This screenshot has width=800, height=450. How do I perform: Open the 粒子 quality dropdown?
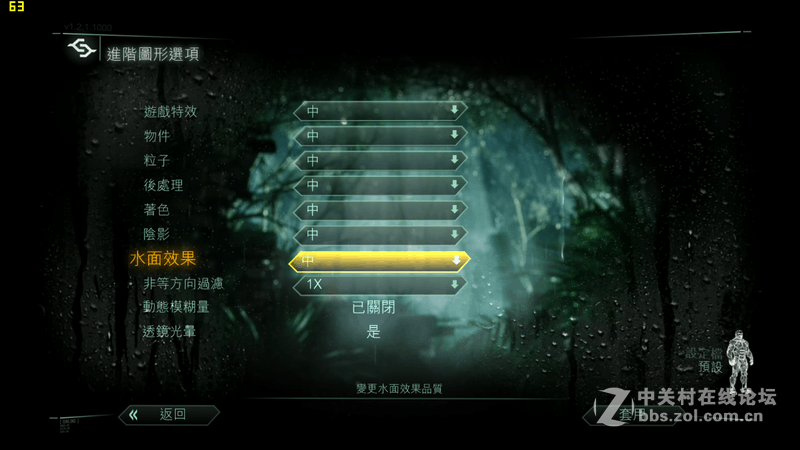click(x=380, y=160)
